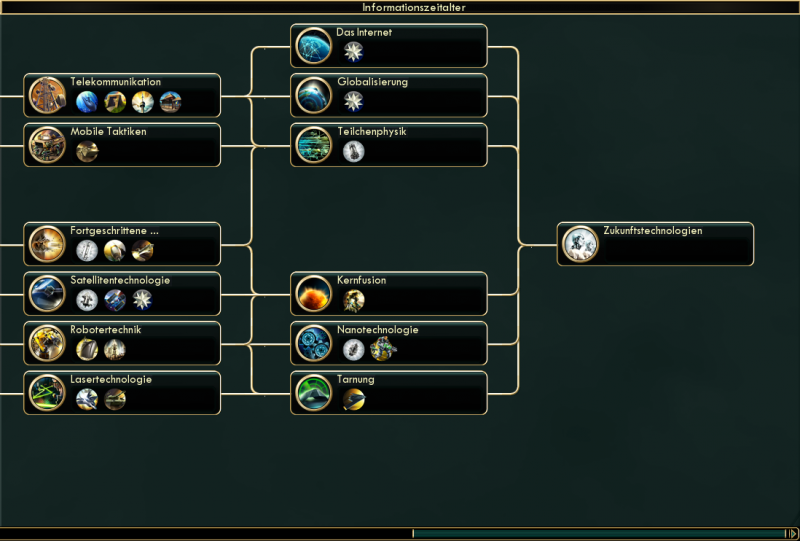Pick the Satellitentechnologie technology
The height and width of the screenshot is (541, 800).
click(x=122, y=293)
